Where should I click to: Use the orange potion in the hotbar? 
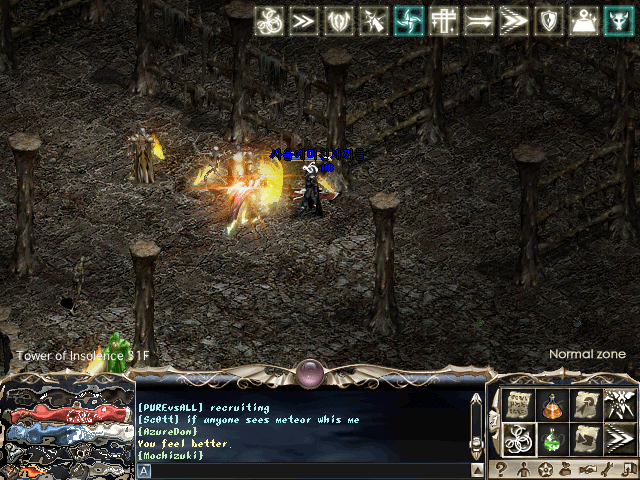[551, 404]
